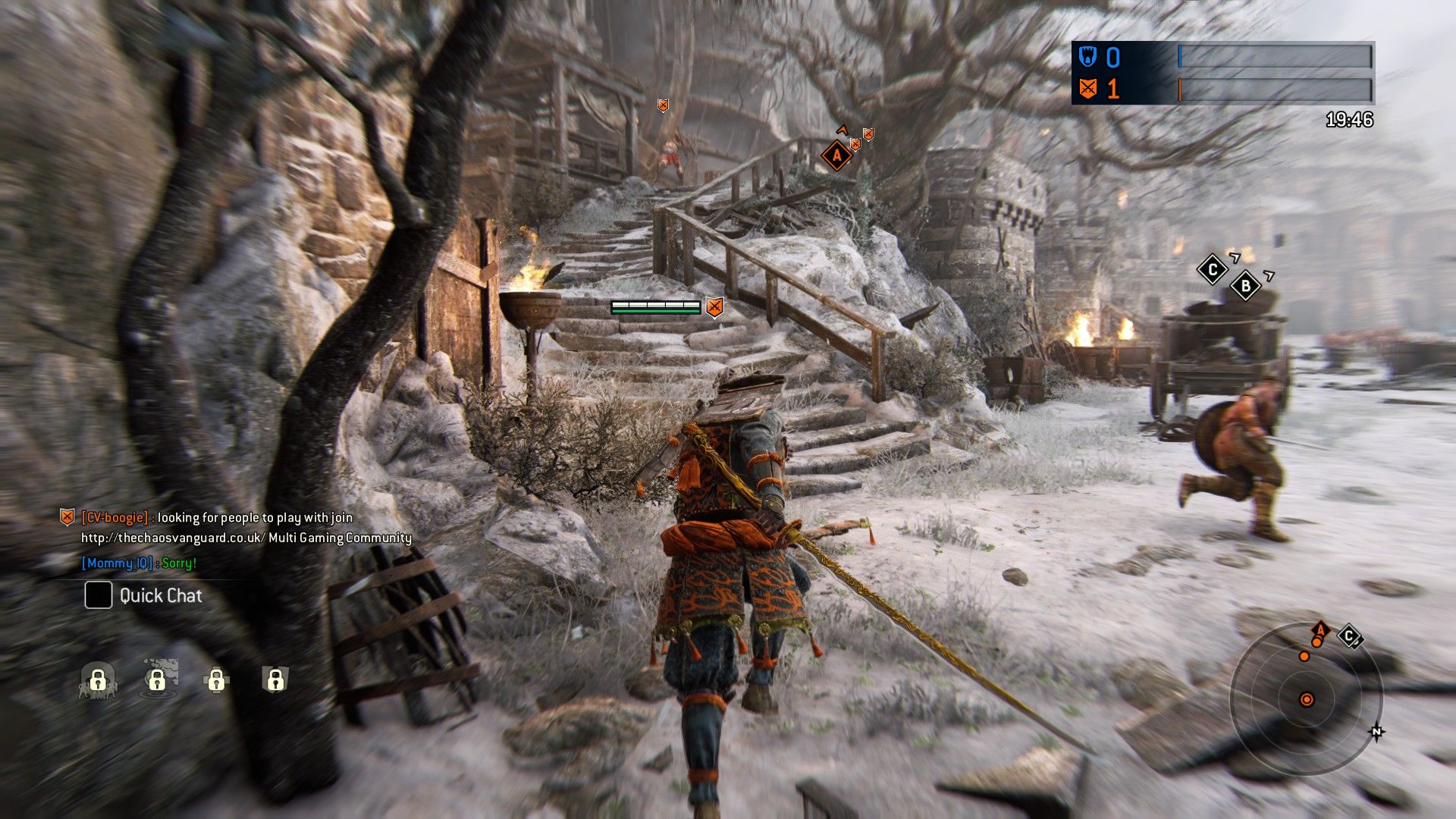Select the locked healing cross feat icon

click(216, 679)
